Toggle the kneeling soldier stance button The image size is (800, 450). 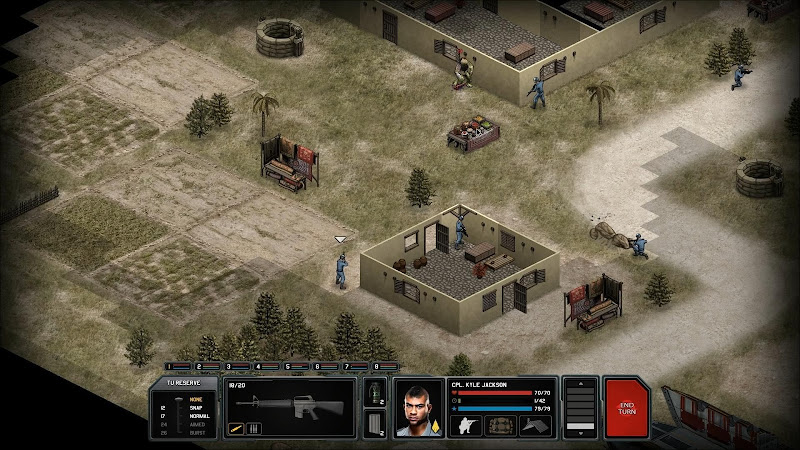466,425
